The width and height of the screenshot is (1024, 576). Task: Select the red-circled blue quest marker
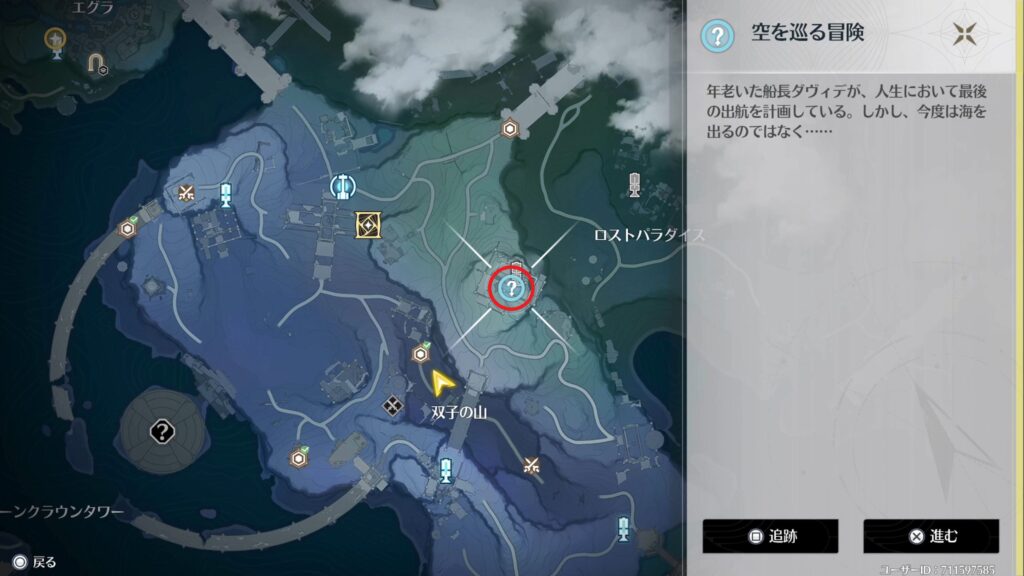tap(512, 289)
